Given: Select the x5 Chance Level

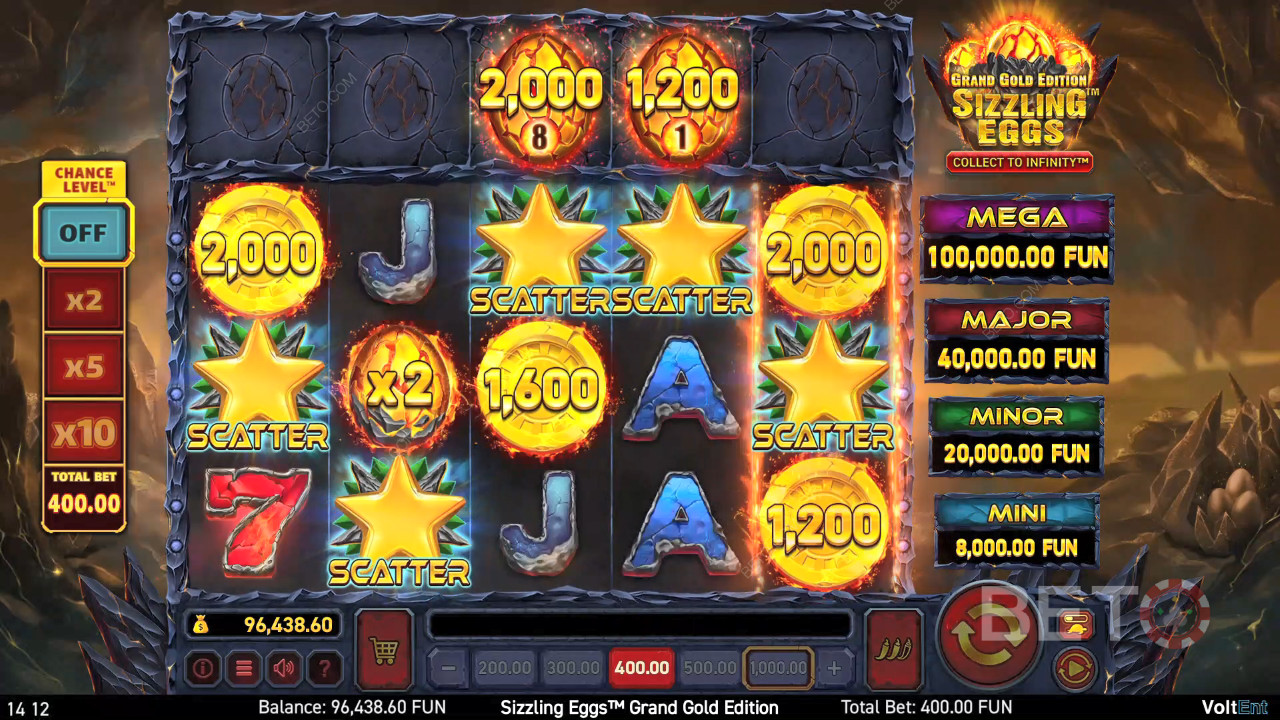Looking at the screenshot, I should click(x=83, y=366).
